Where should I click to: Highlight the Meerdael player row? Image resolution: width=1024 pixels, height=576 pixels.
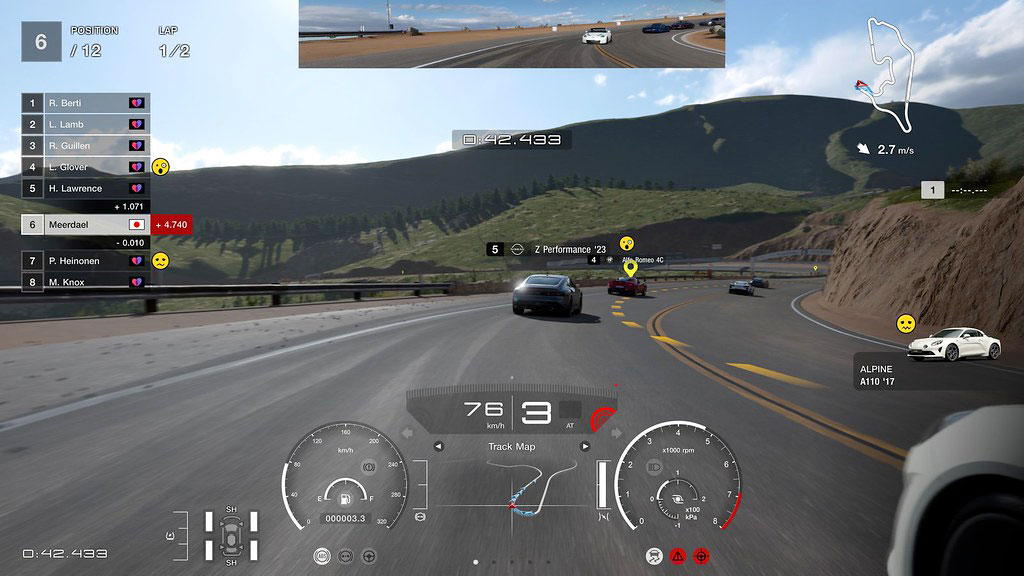tap(85, 225)
